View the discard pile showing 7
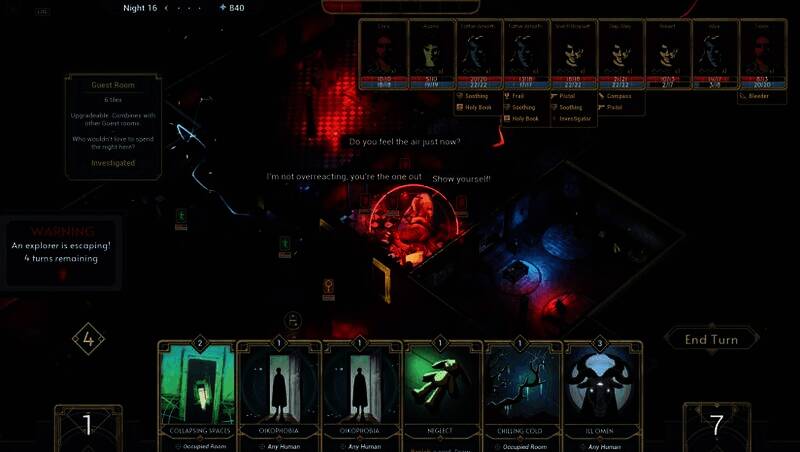Screen dimensions: 800x452 point(716,425)
